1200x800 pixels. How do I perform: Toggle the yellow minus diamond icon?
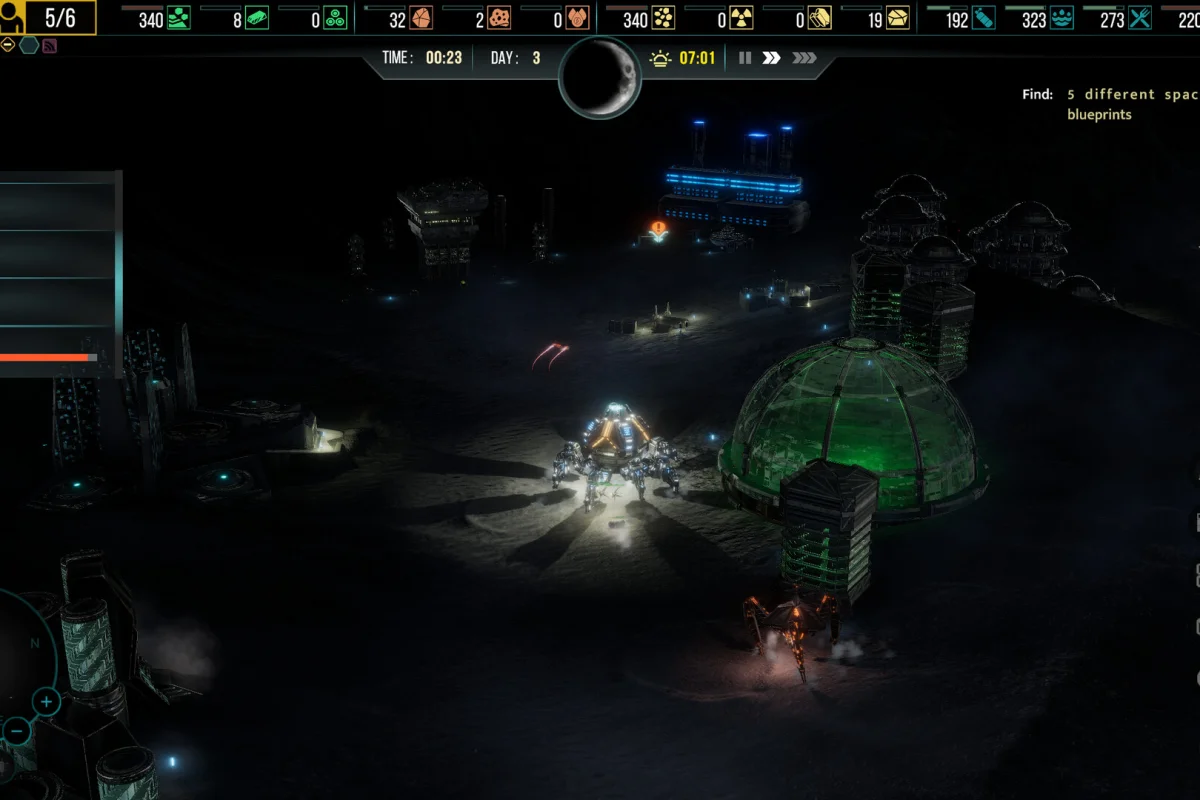(x=8, y=45)
